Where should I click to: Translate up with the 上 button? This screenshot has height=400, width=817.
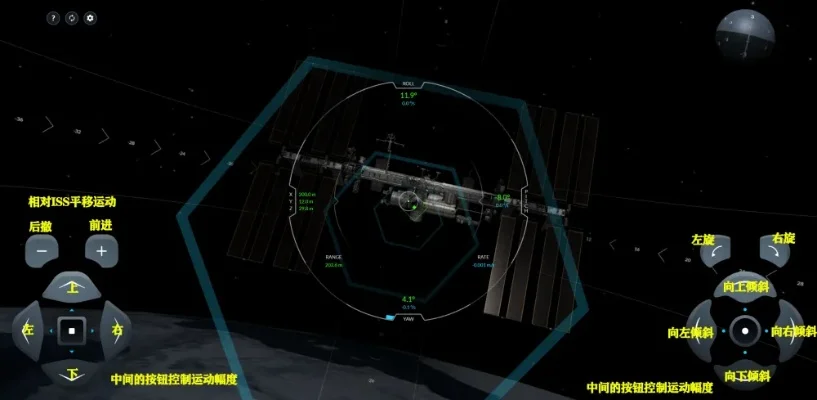72,288
